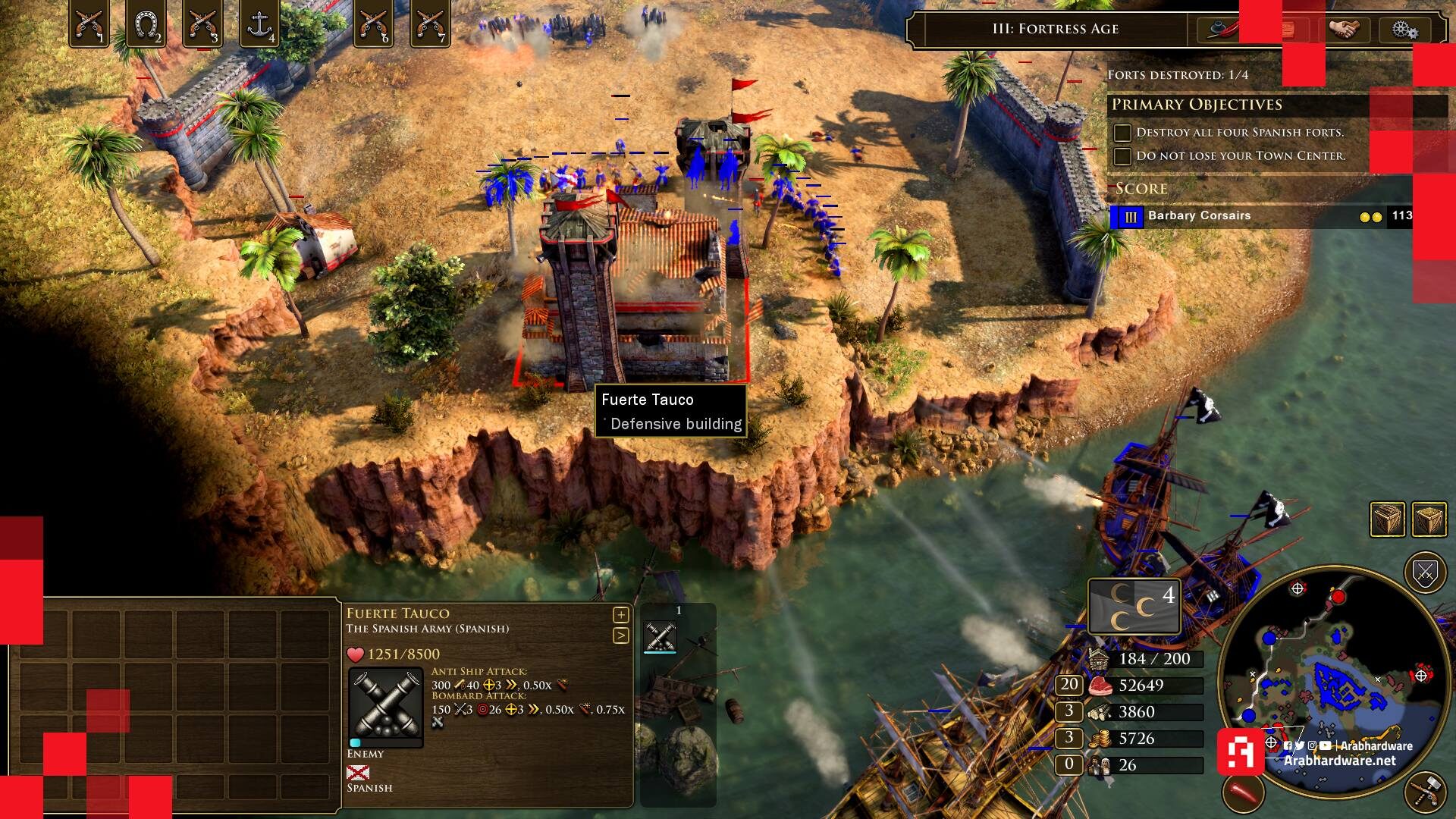
Task: Click the crossed swords shield minimap button
Action: [x=1425, y=573]
